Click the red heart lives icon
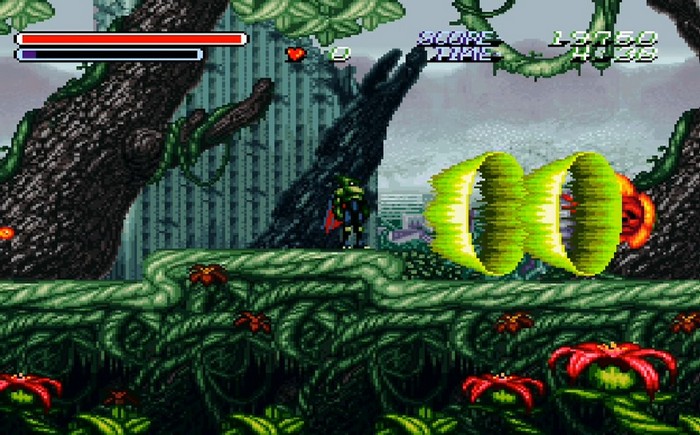This screenshot has width=700, height=435. click(x=296, y=54)
